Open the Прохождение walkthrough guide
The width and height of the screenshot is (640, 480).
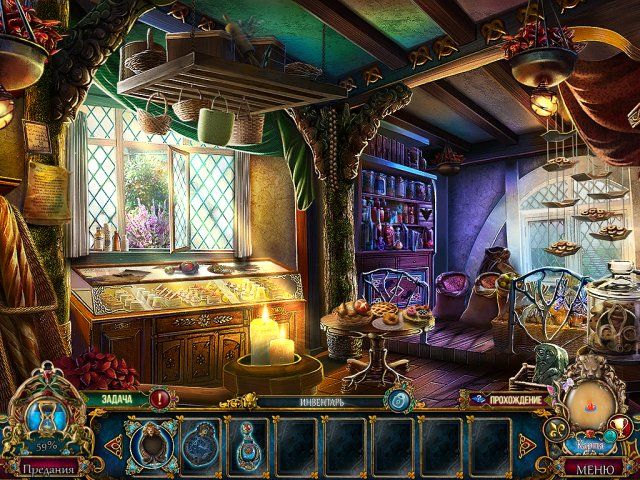pos(509,399)
